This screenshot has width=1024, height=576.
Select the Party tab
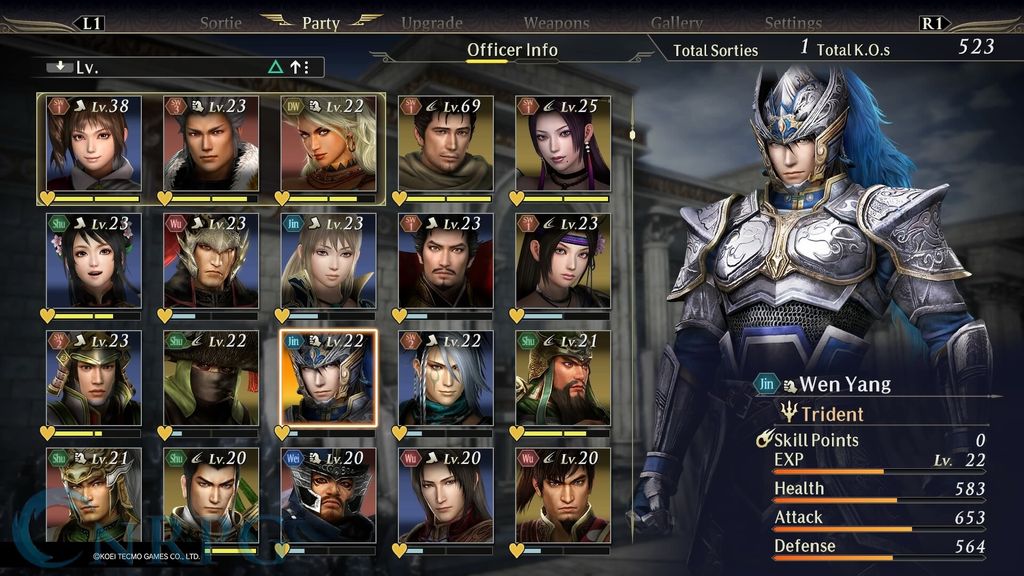click(321, 22)
